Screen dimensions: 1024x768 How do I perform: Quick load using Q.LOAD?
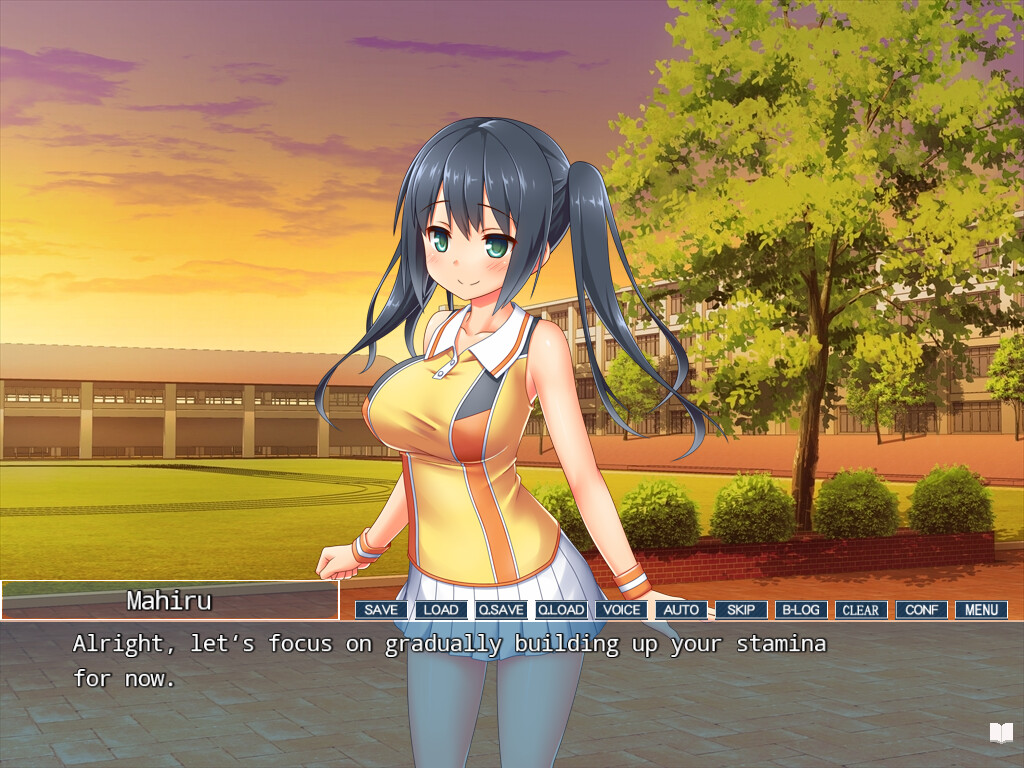click(x=561, y=610)
